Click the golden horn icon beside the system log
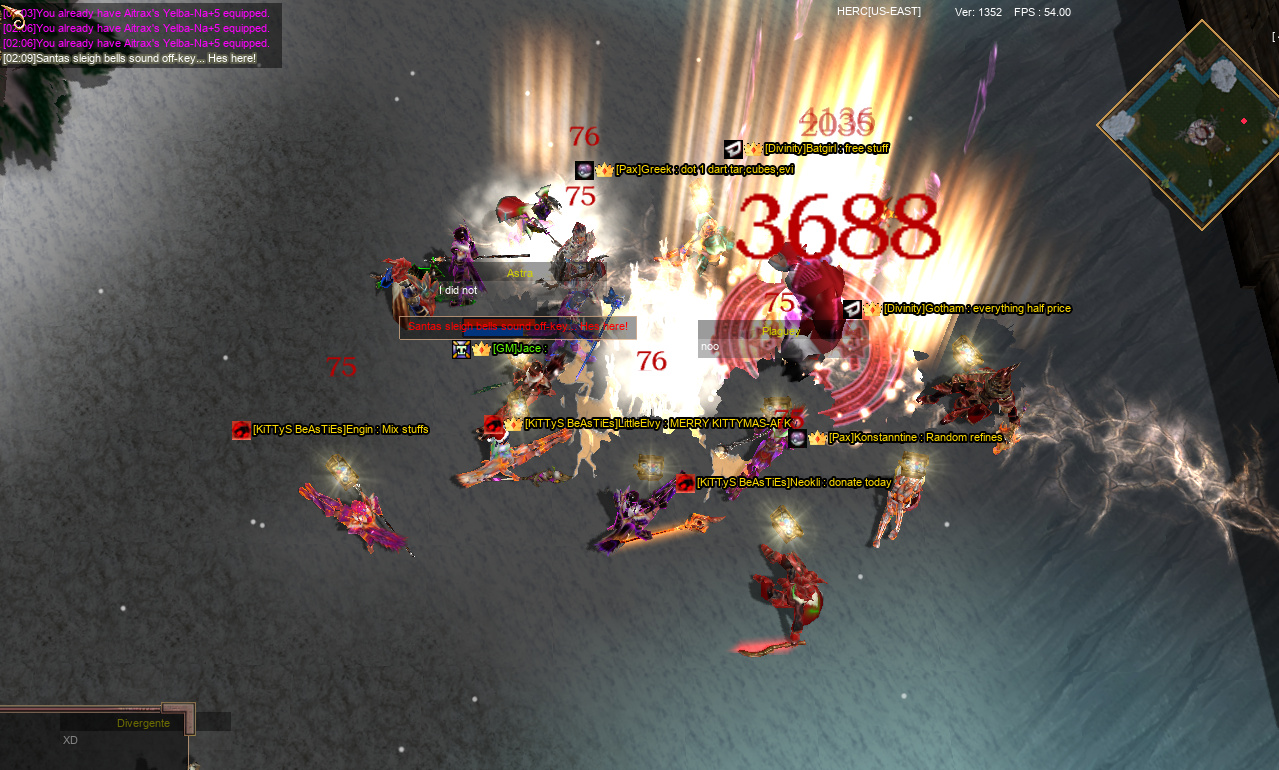 15,19
